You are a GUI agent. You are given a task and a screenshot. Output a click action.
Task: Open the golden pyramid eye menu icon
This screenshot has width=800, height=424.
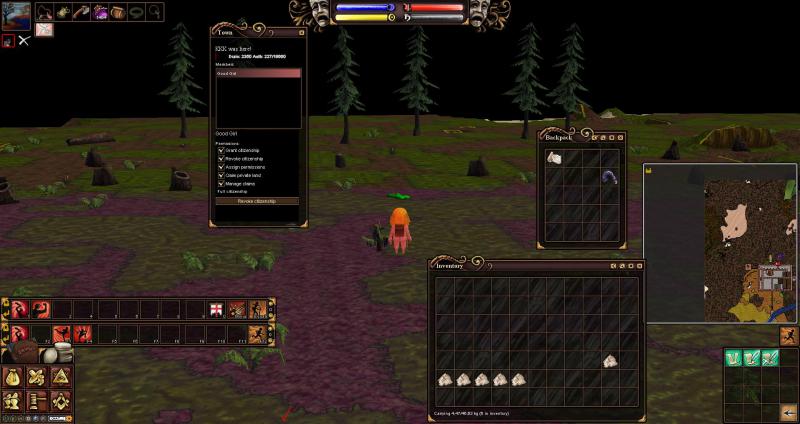(x=60, y=378)
